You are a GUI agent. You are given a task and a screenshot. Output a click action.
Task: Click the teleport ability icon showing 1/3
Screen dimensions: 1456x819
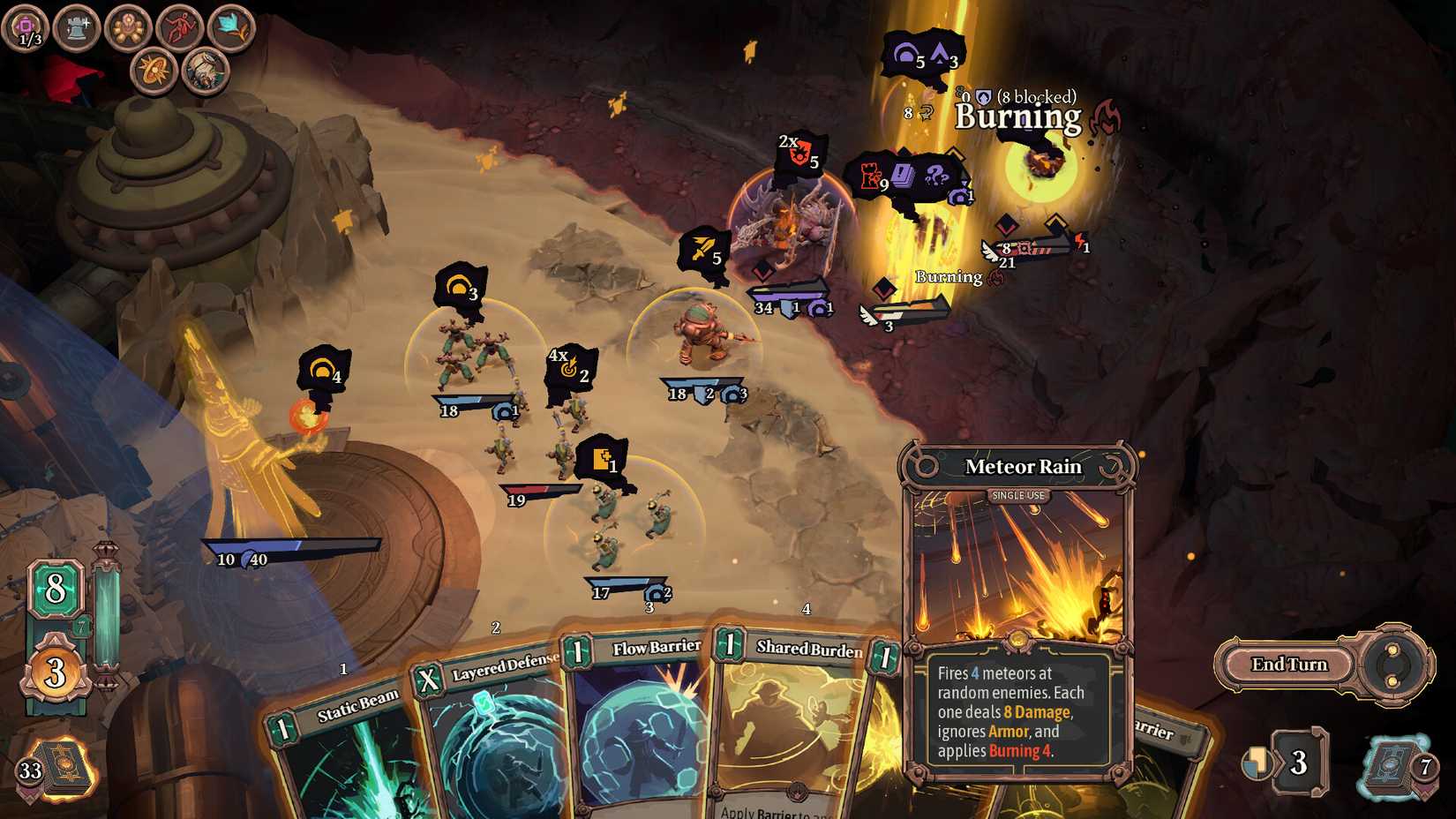tap(26, 26)
